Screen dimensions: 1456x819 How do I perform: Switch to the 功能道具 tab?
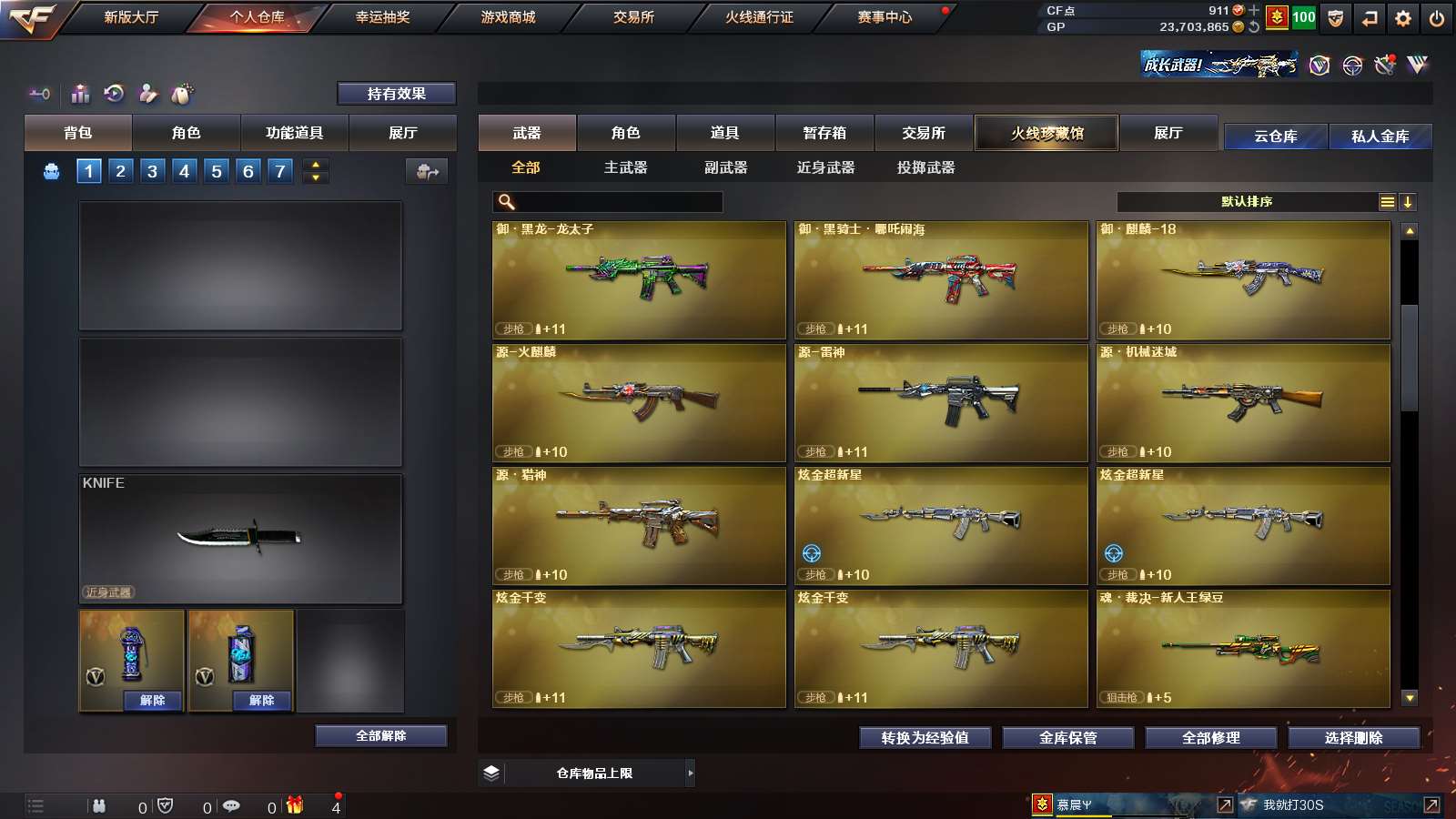(294, 133)
